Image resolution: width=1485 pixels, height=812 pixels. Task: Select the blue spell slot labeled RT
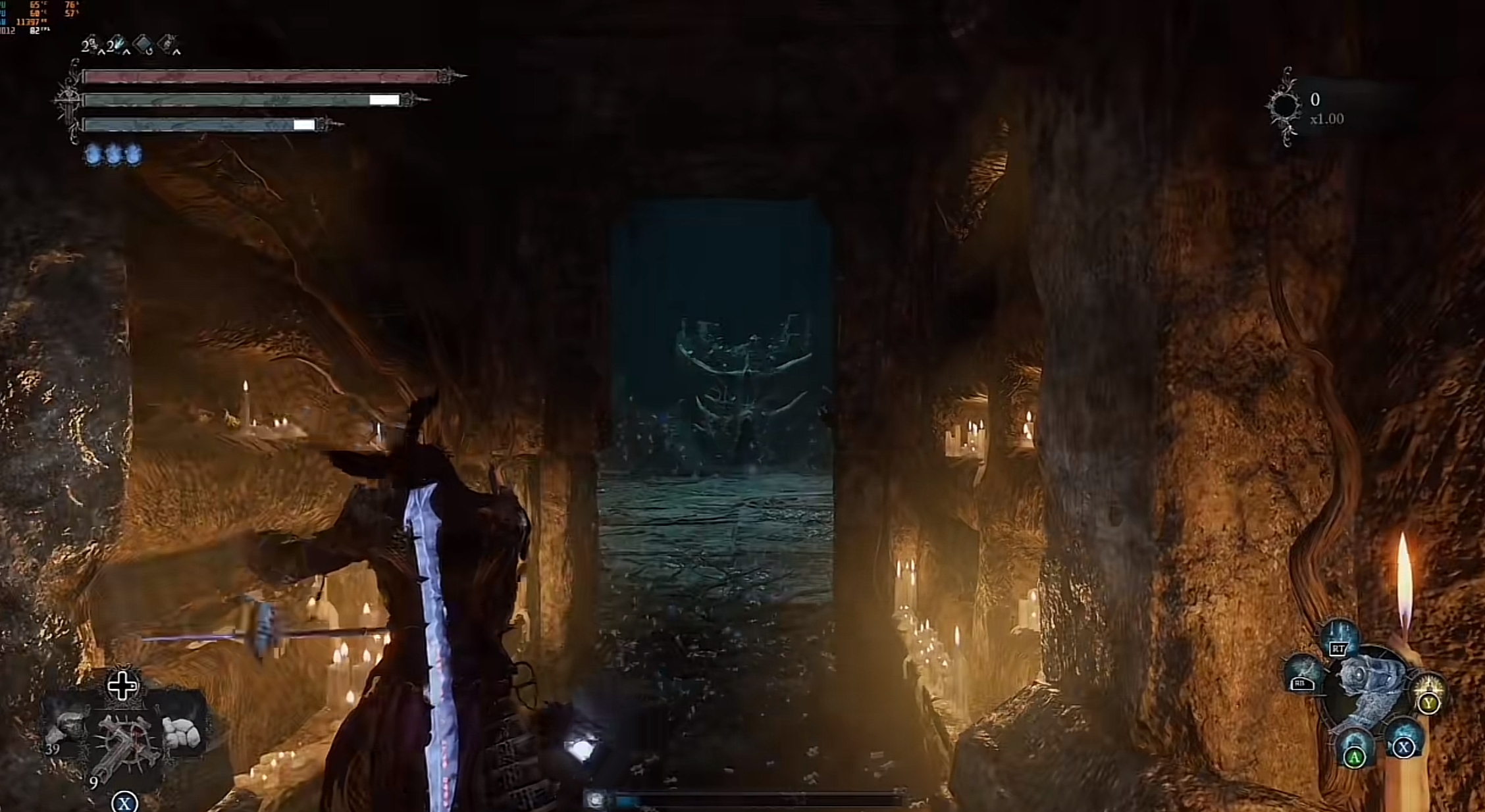tap(1340, 638)
